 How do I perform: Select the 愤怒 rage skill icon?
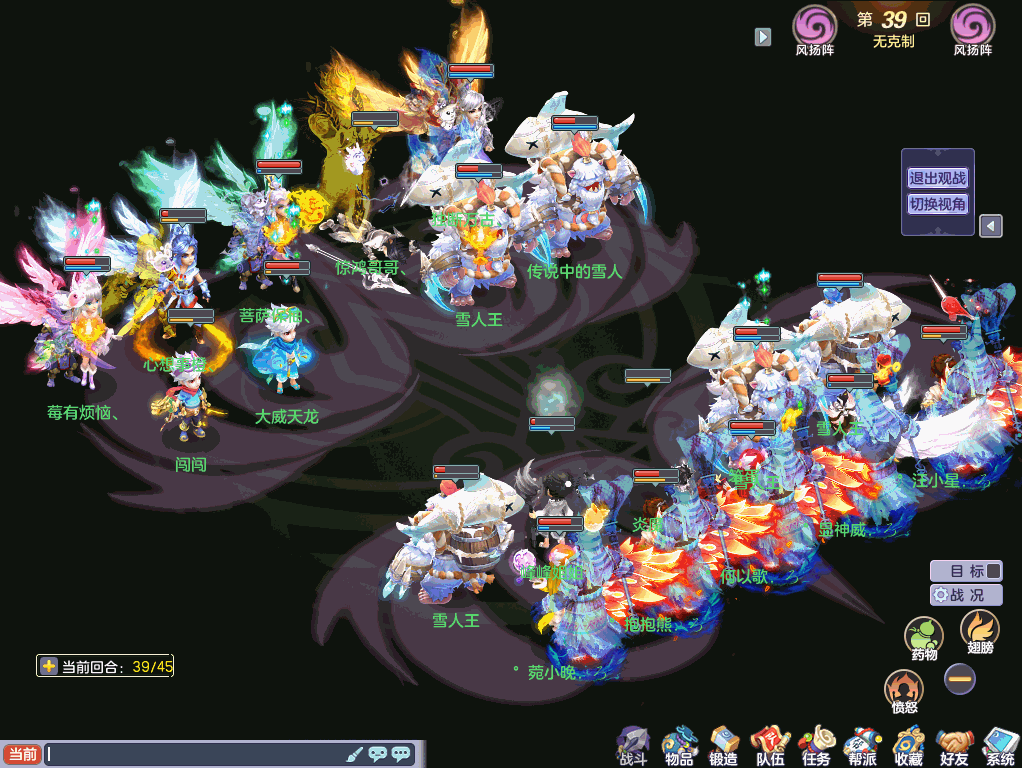click(904, 690)
